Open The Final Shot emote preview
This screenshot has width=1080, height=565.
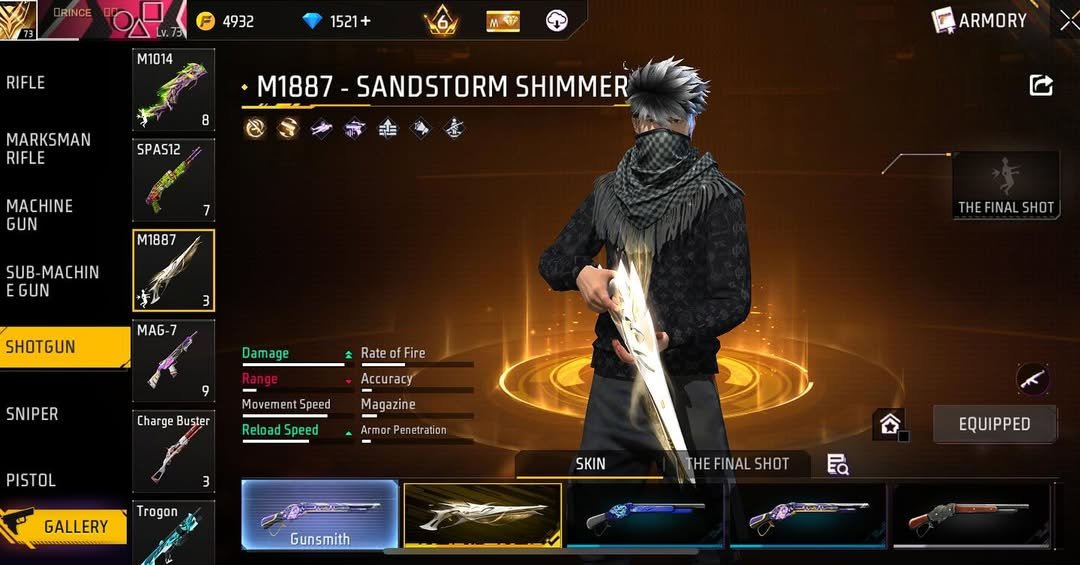coord(1006,185)
